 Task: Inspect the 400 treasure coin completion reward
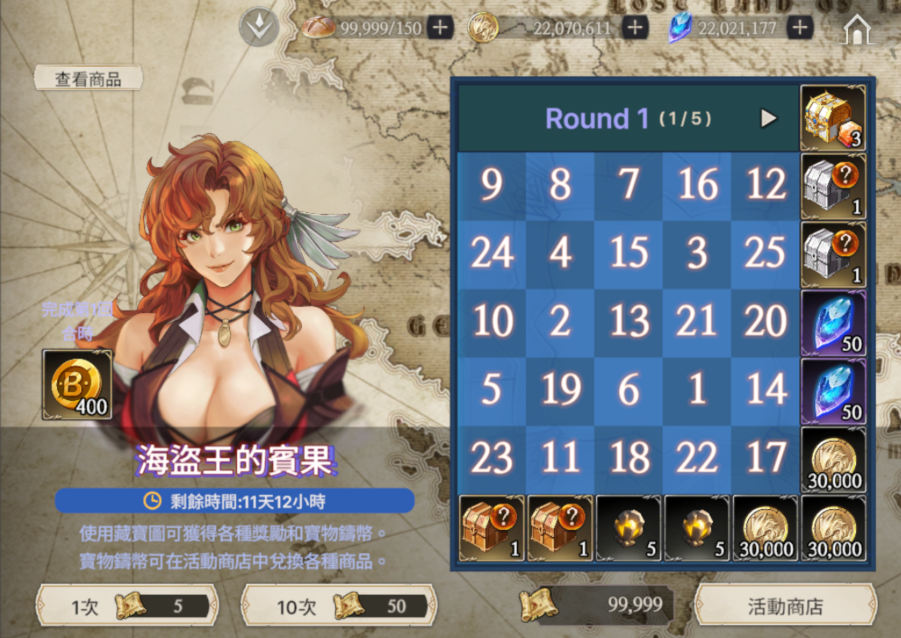(x=77, y=385)
